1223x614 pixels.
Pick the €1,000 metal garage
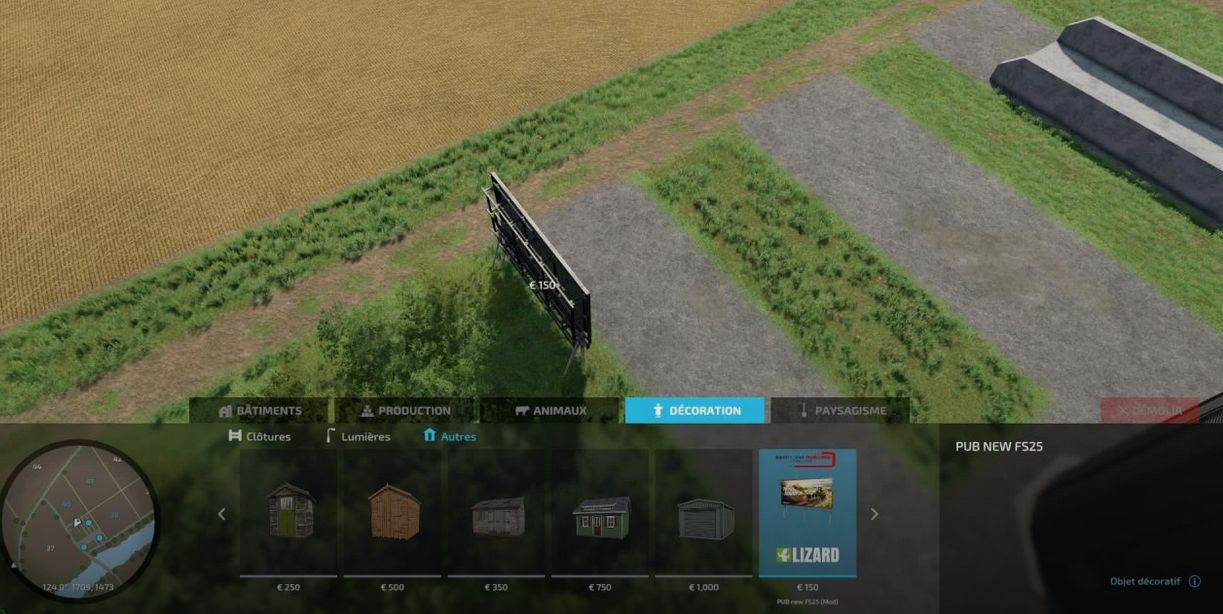704,513
